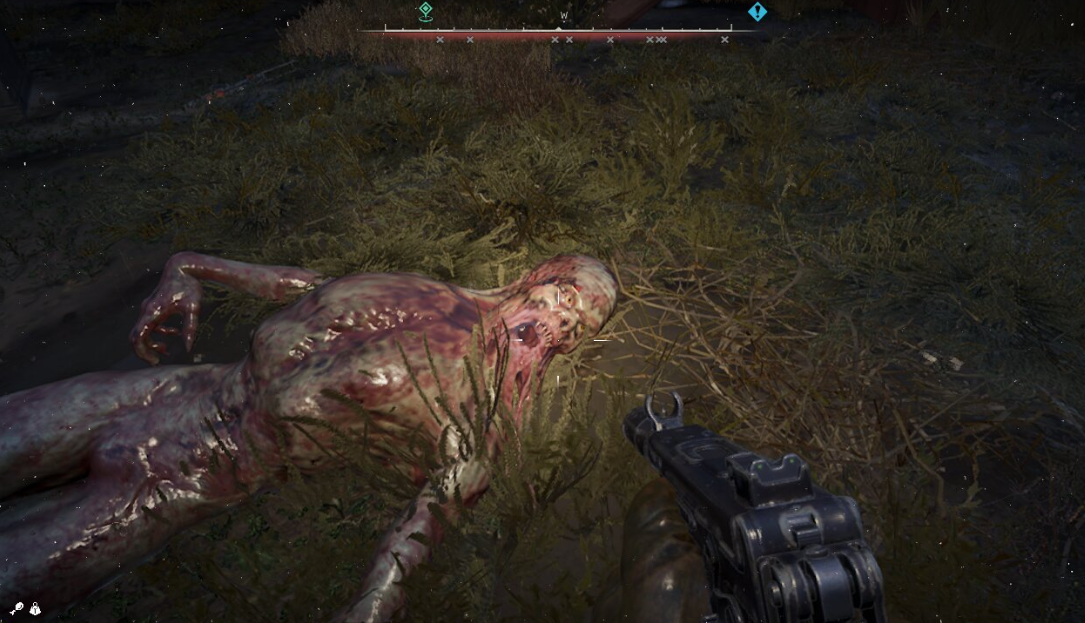Image resolution: width=1085 pixels, height=623 pixels.
Task: Click the compass heading strip
Action: click(x=558, y=31)
